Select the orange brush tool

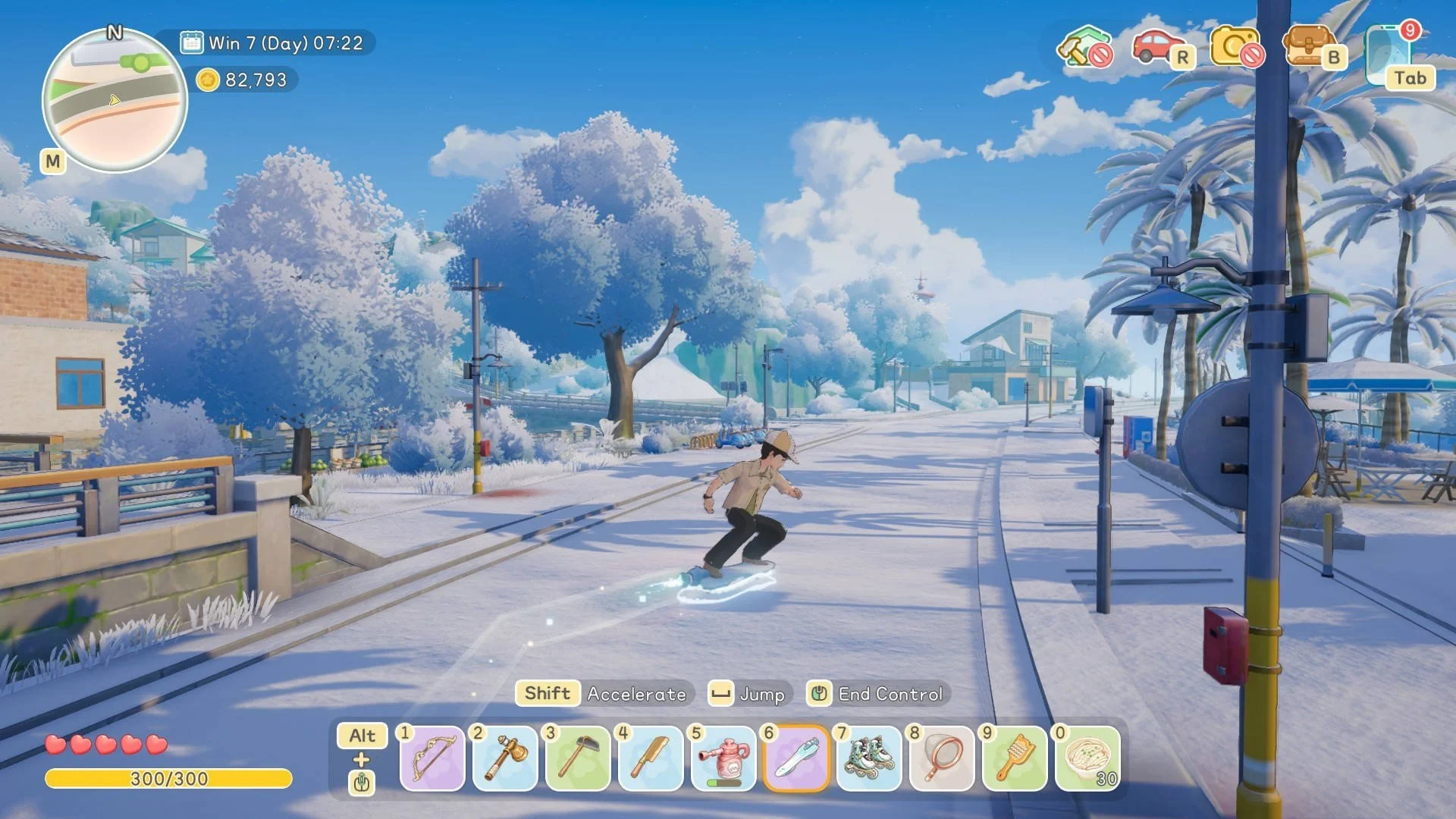coord(1015,758)
